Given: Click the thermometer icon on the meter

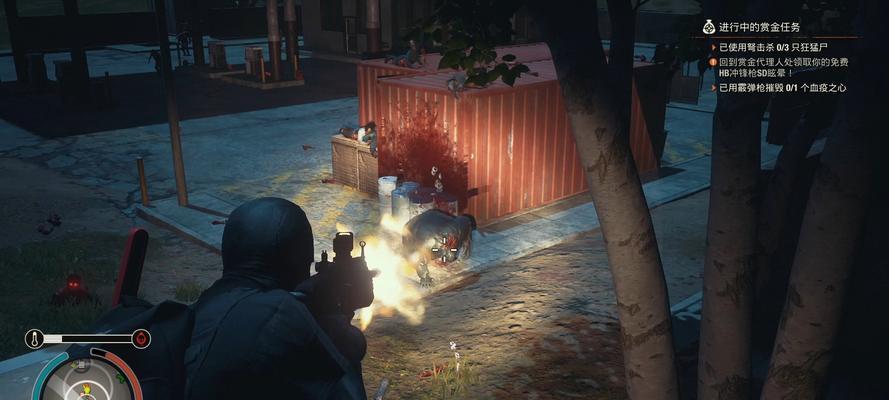Looking at the screenshot, I should (34, 339).
